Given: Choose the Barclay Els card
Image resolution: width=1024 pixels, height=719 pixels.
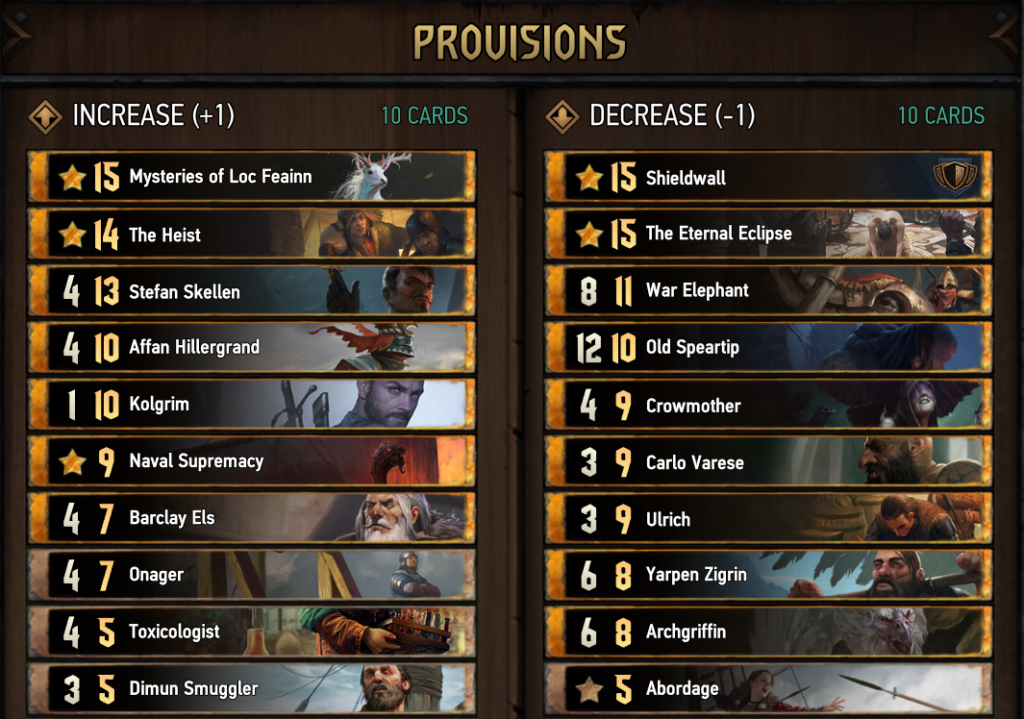Looking at the screenshot, I should pyautogui.click(x=250, y=518).
